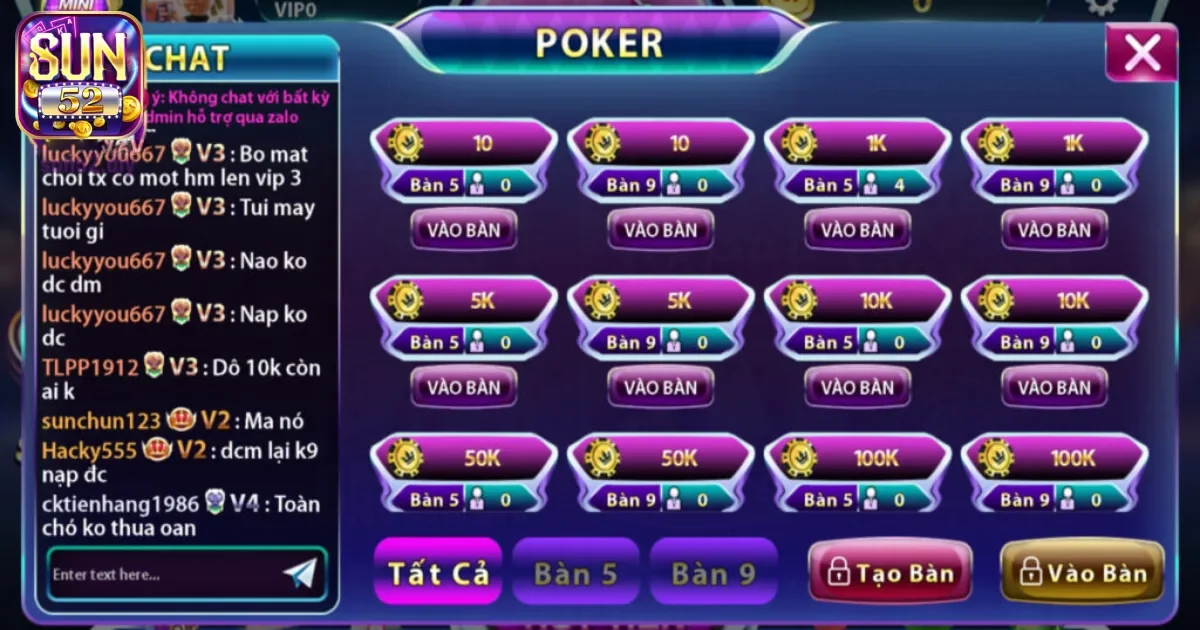Click the locked Tạo Bàn button
The image size is (1200, 630).
pyautogui.click(x=890, y=572)
